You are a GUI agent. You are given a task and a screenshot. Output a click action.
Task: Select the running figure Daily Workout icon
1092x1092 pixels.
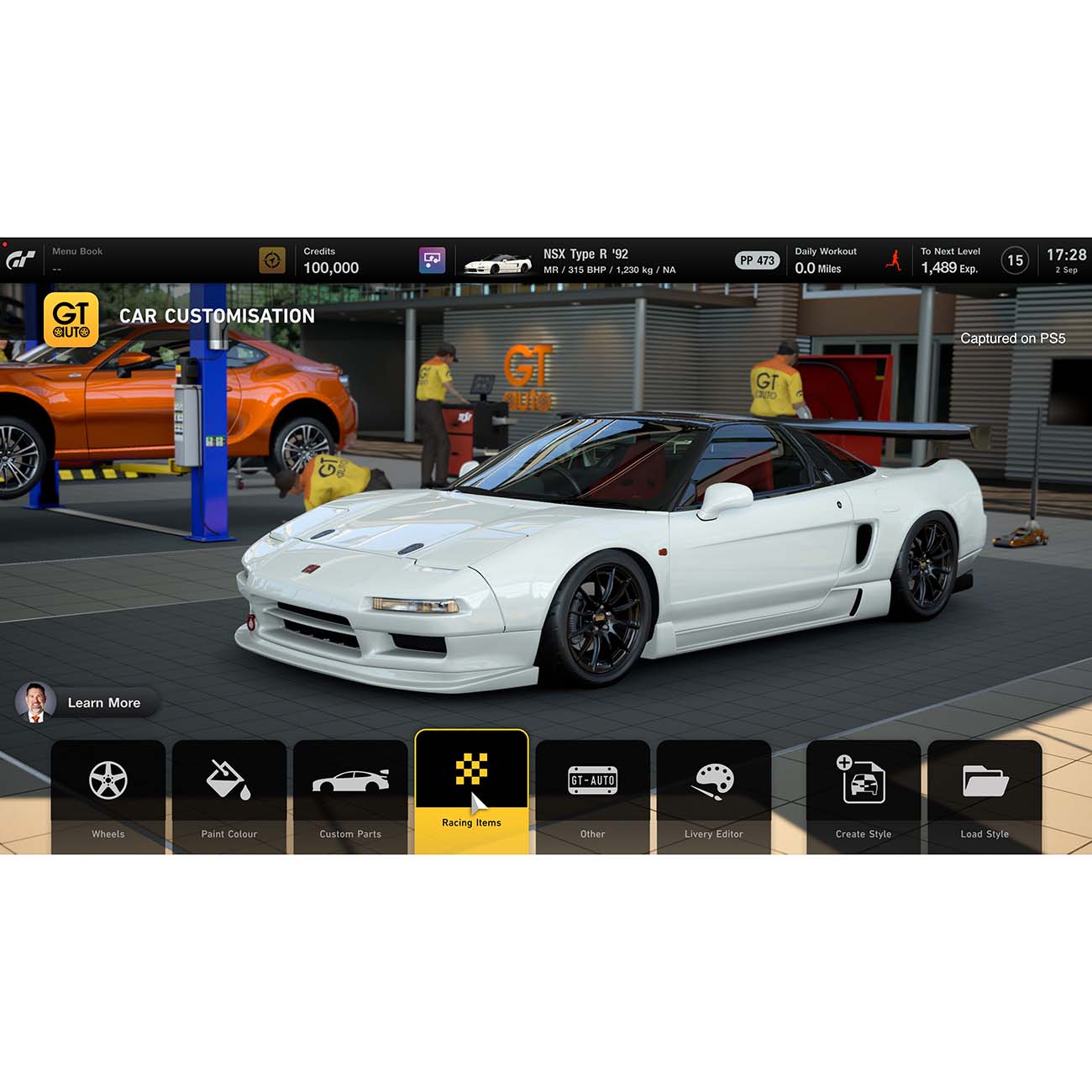[x=894, y=260]
